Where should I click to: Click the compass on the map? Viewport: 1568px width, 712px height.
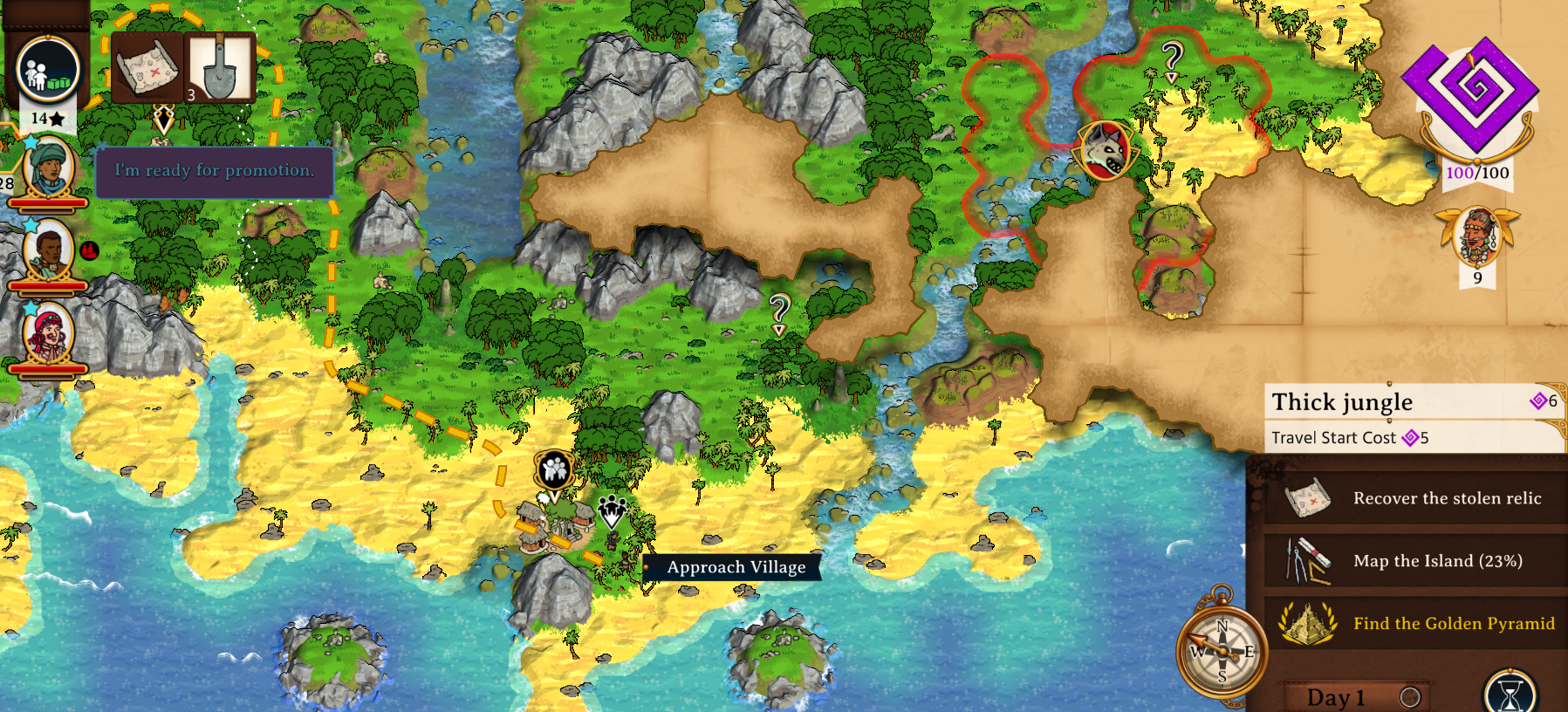pyautogui.click(x=1221, y=652)
